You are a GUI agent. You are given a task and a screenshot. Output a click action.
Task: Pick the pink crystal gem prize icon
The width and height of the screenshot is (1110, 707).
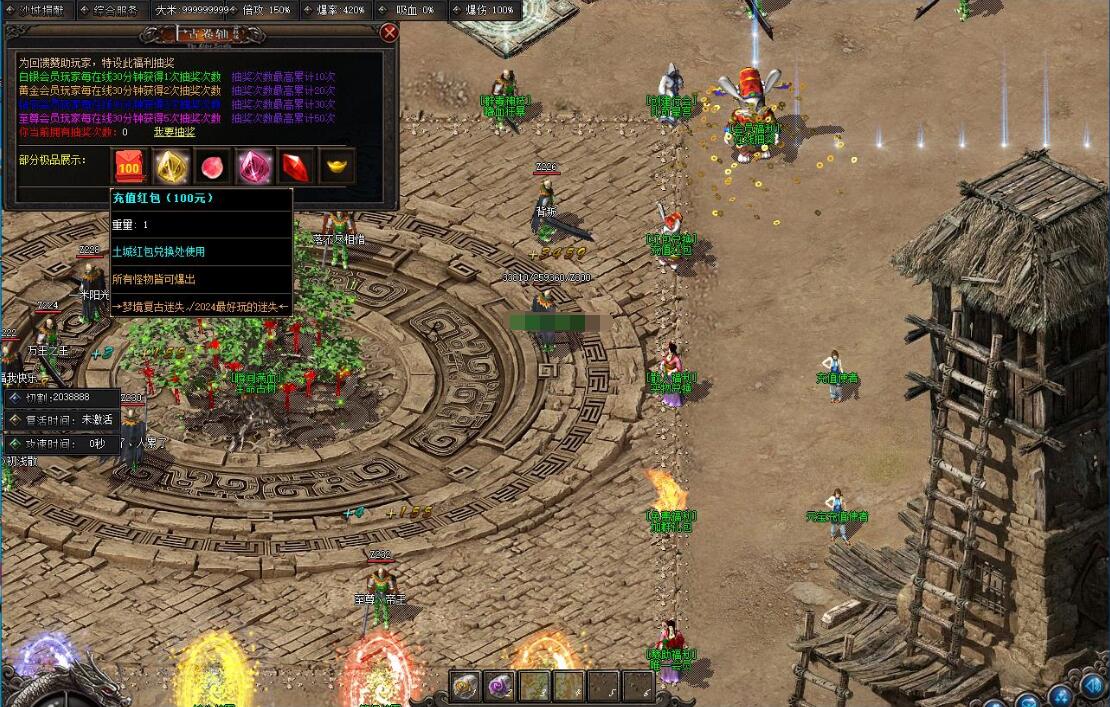pos(254,166)
